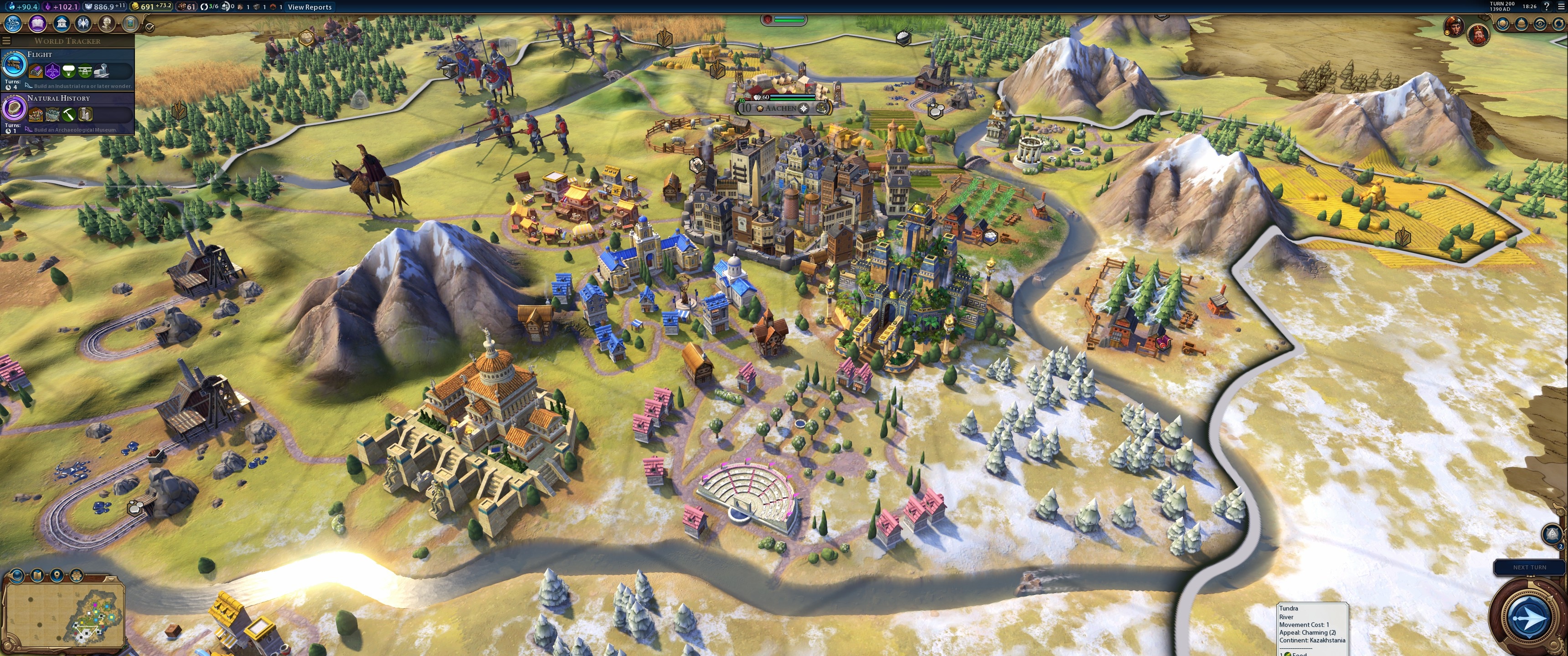Image resolution: width=1568 pixels, height=656 pixels.
Task: Toggle the map pins list
Action: coord(57,575)
